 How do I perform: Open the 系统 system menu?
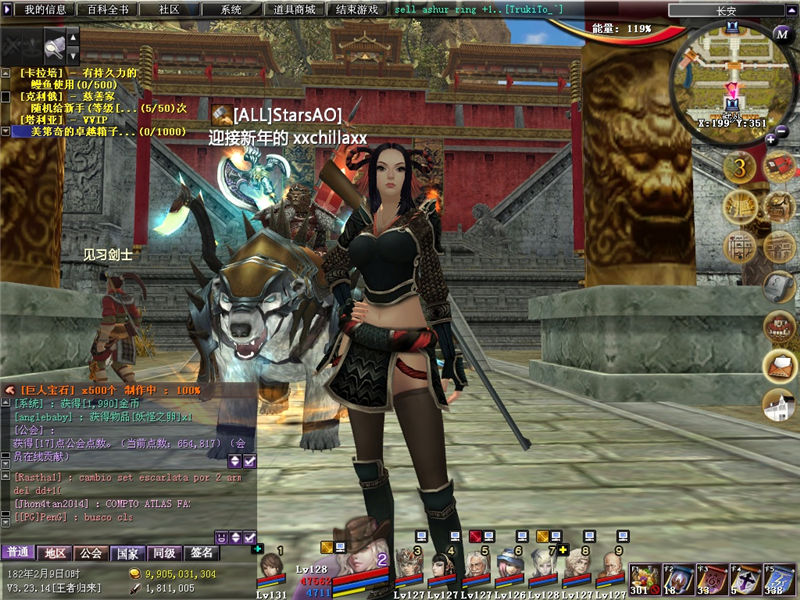click(231, 9)
